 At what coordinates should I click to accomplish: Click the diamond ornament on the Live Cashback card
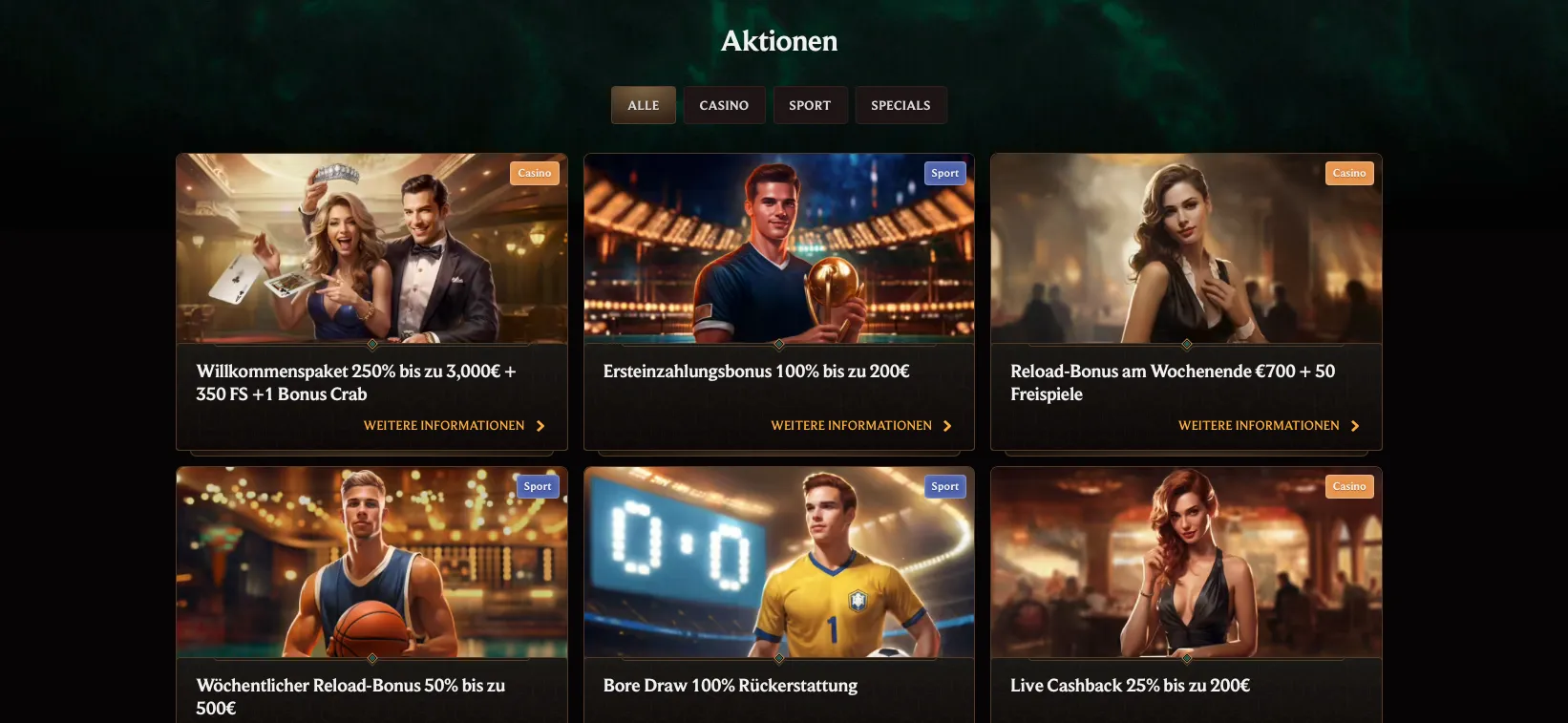click(1186, 658)
